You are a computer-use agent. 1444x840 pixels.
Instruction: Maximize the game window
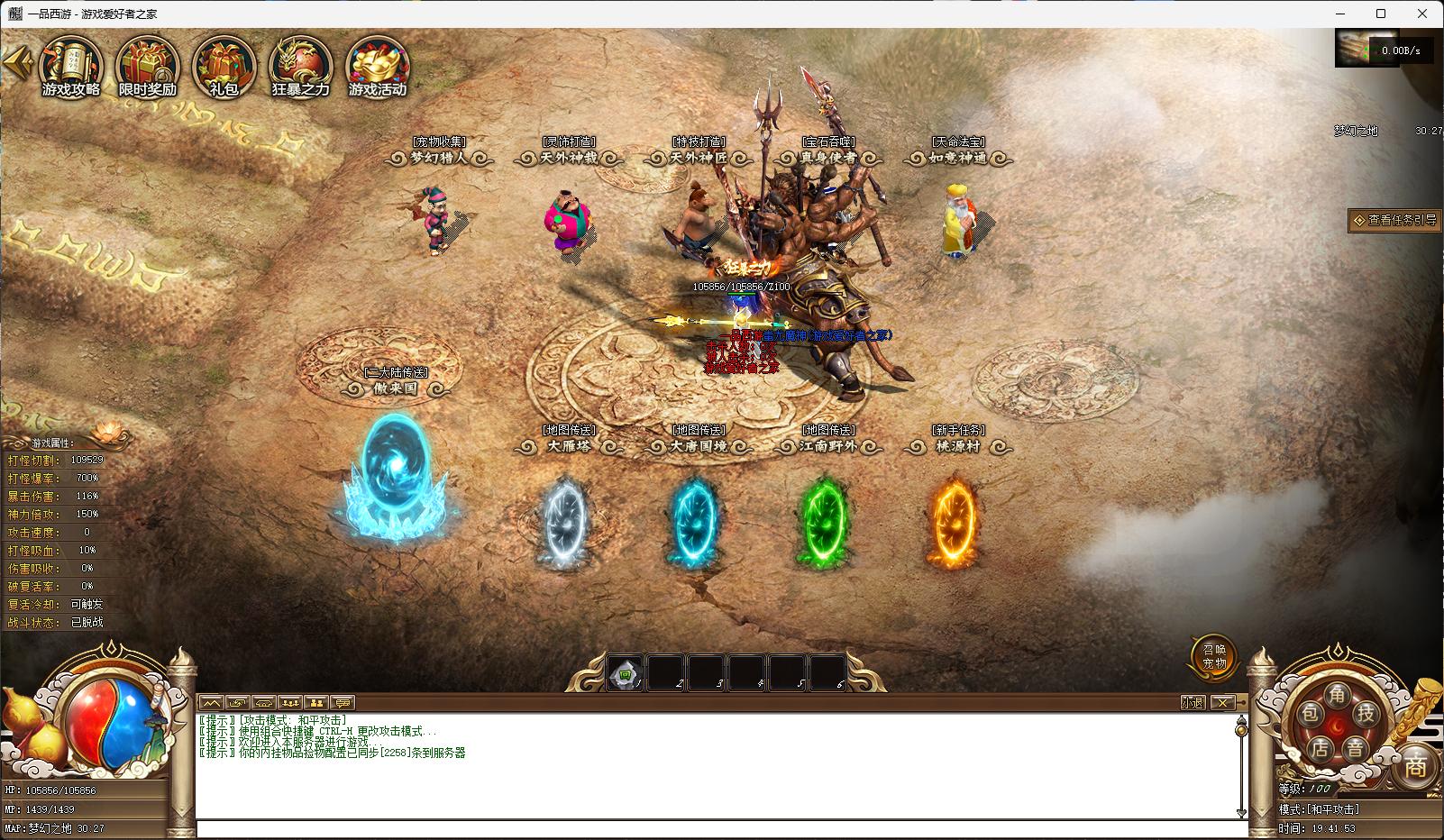coord(1381,14)
